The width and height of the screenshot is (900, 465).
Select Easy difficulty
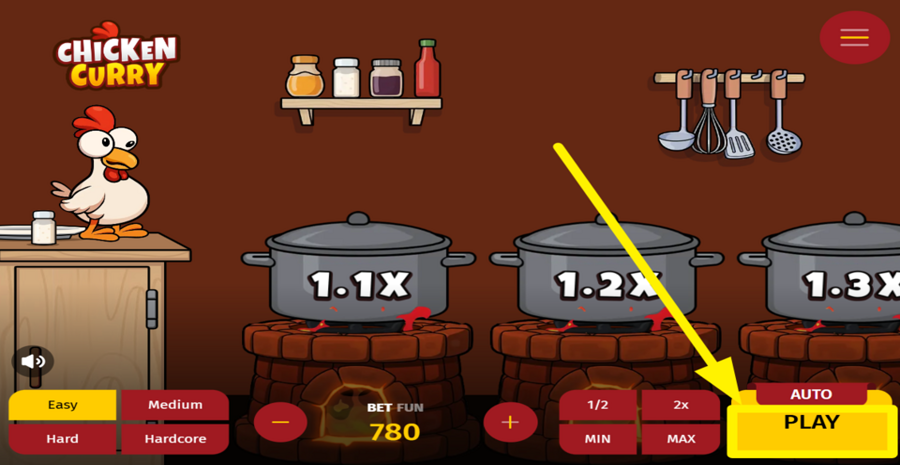62,405
